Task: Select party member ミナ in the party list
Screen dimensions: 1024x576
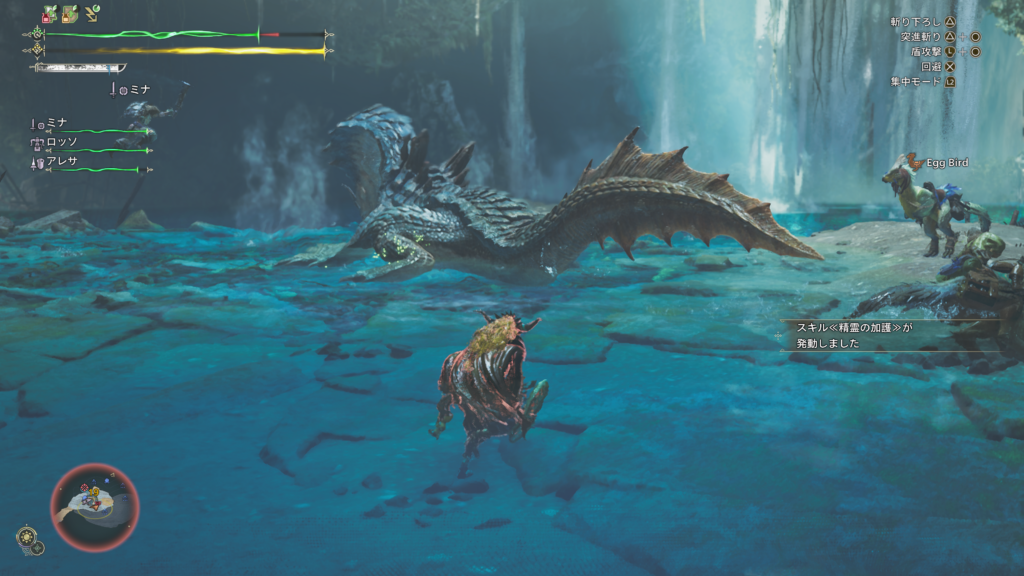Action: [x=56, y=122]
